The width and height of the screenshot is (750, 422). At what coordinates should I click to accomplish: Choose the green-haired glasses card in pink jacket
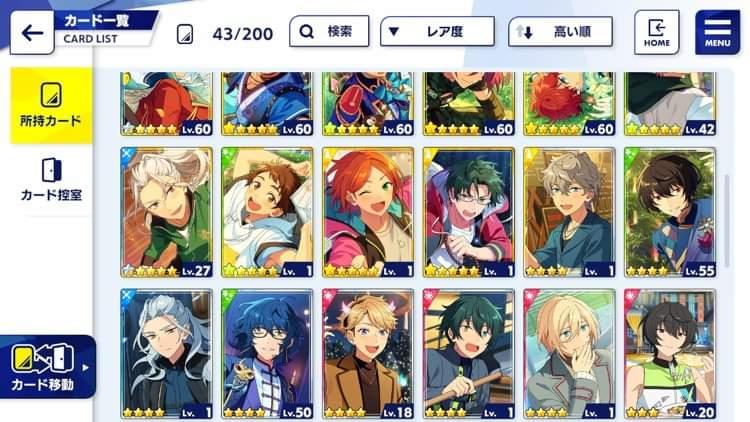click(468, 212)
